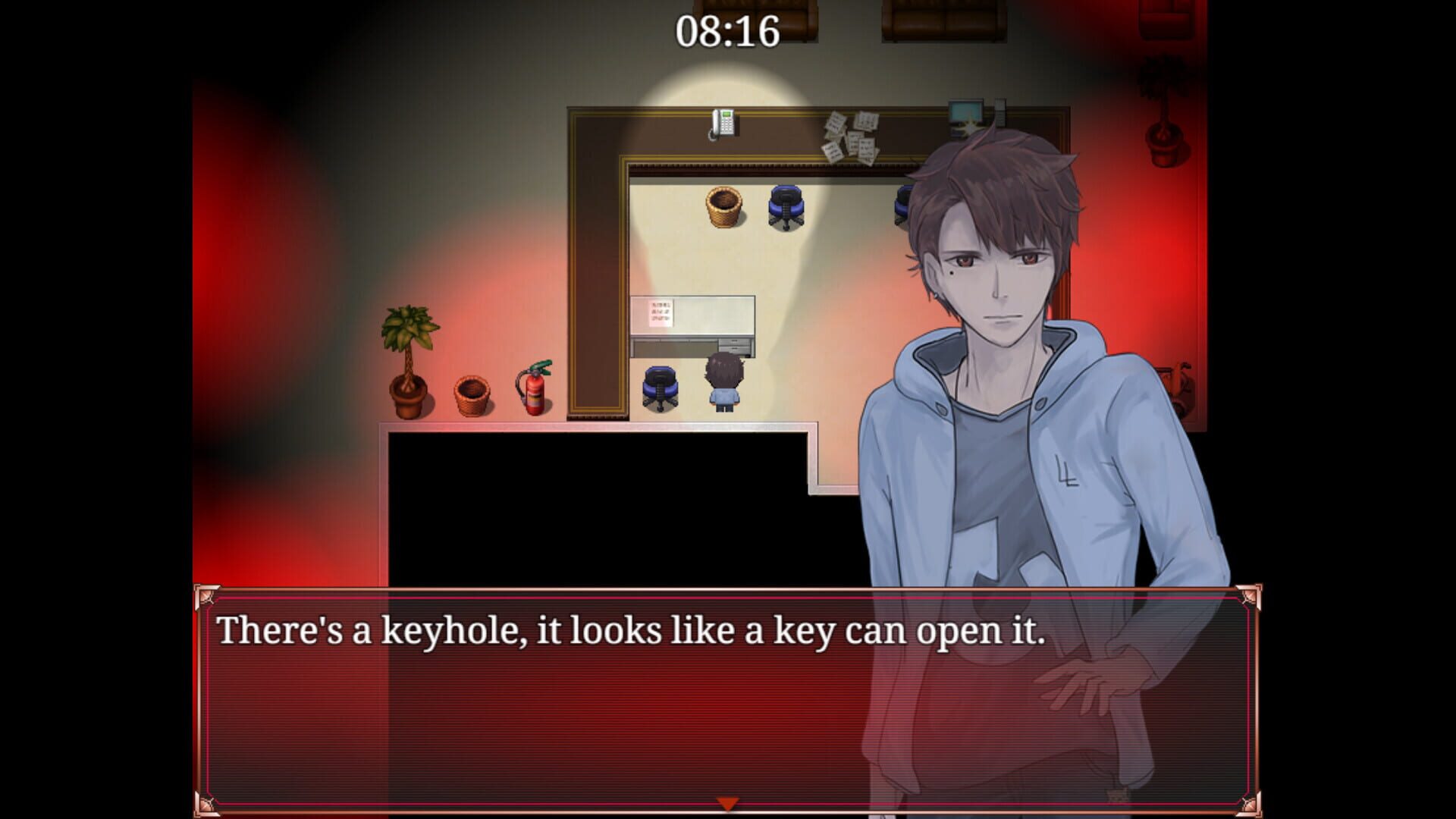The image size is (1456, 819).
Task: Click the telephone on the counter
Action: (x=722, y=123)
